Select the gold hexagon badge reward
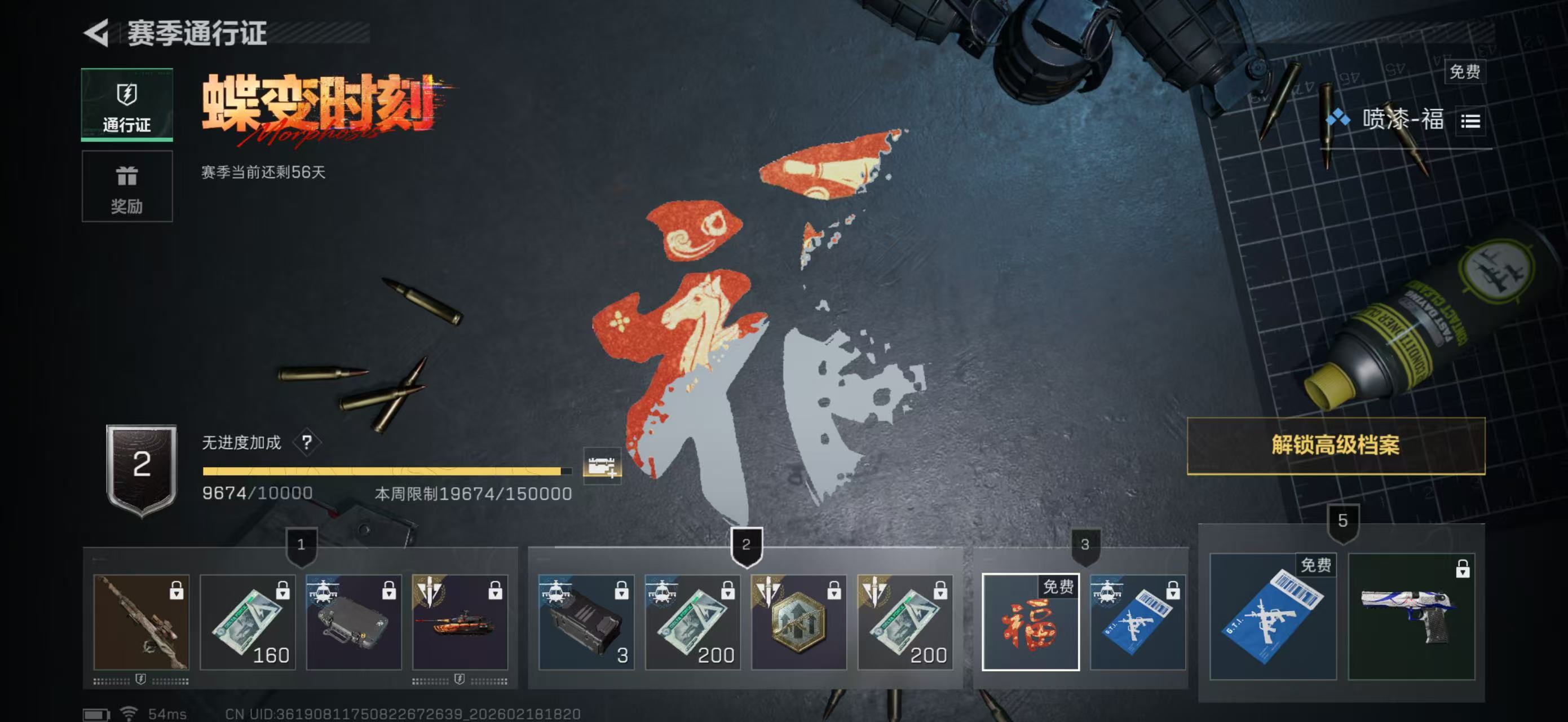This screenshot has height=722, width=1568. [798, 622]
